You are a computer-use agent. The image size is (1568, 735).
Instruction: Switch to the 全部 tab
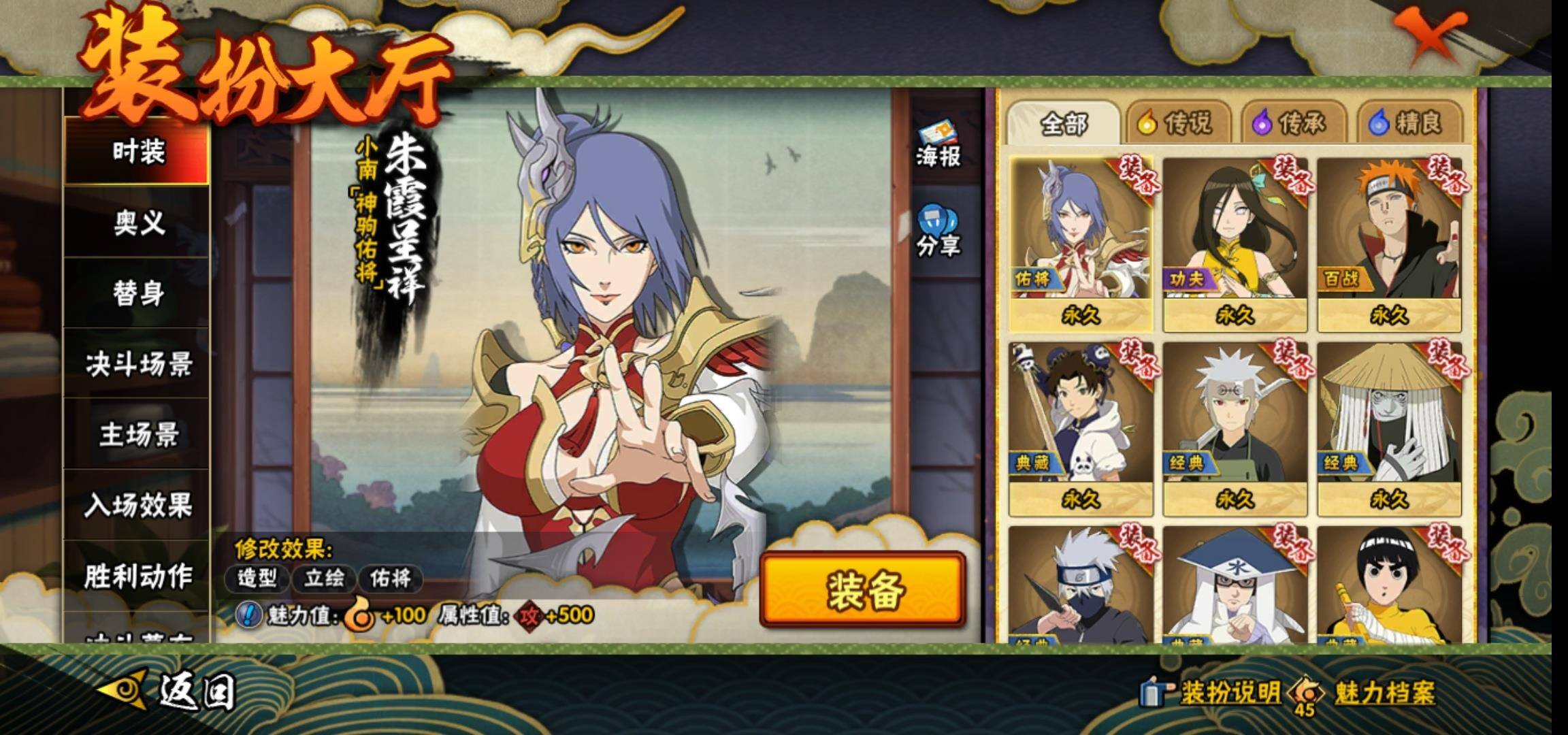[1063, 124]
